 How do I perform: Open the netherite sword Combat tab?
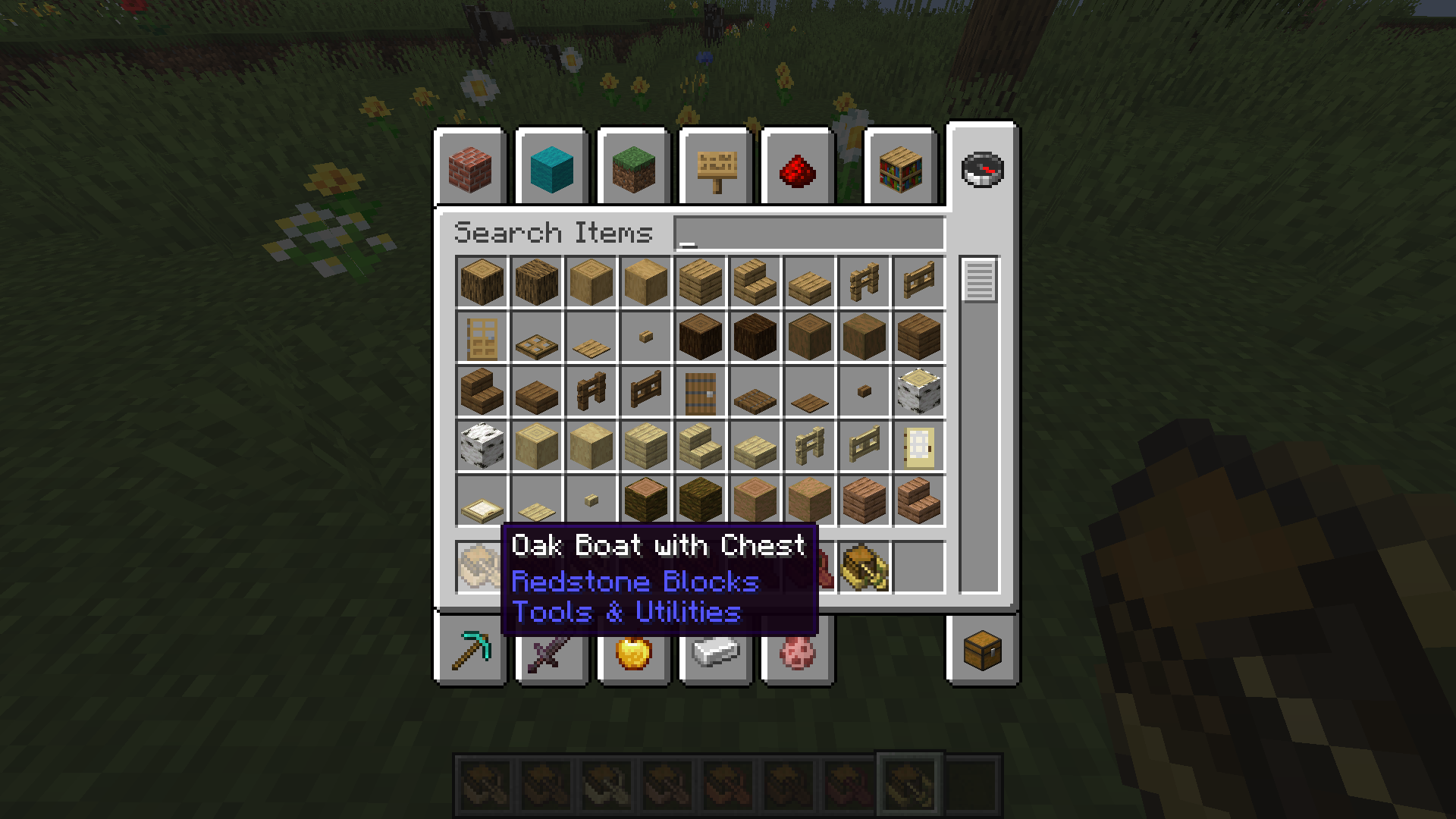pyautogui.click(x=552, y=651)
